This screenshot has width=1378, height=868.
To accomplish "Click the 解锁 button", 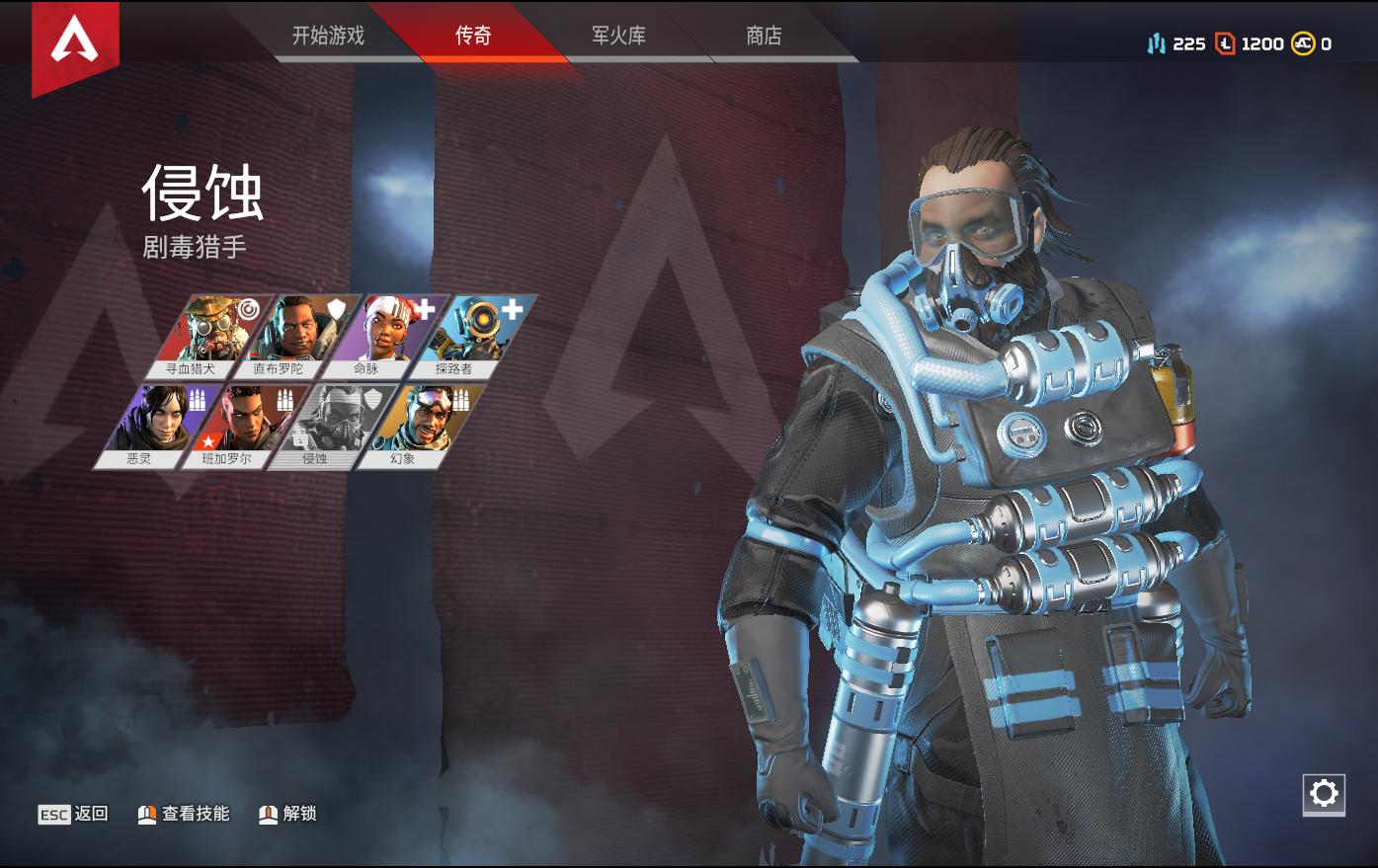I will 287,814.
